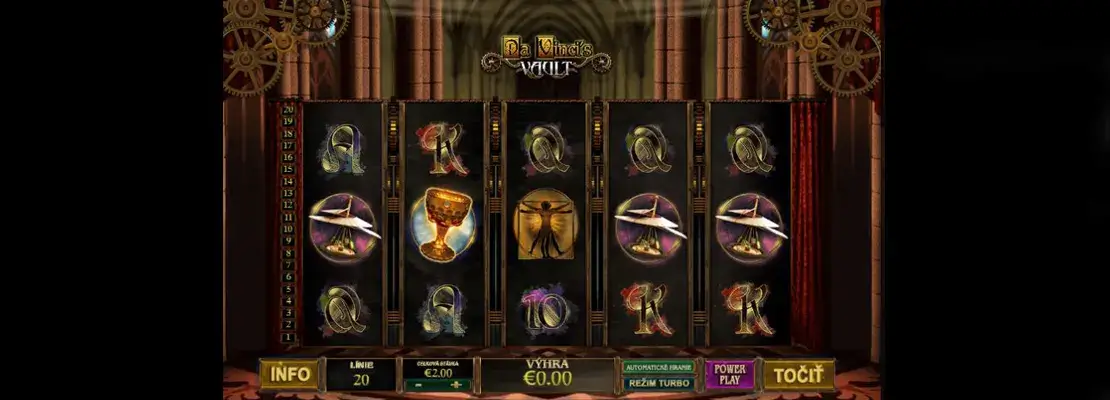Decrease the bet with the minus button

pos(419,384)
